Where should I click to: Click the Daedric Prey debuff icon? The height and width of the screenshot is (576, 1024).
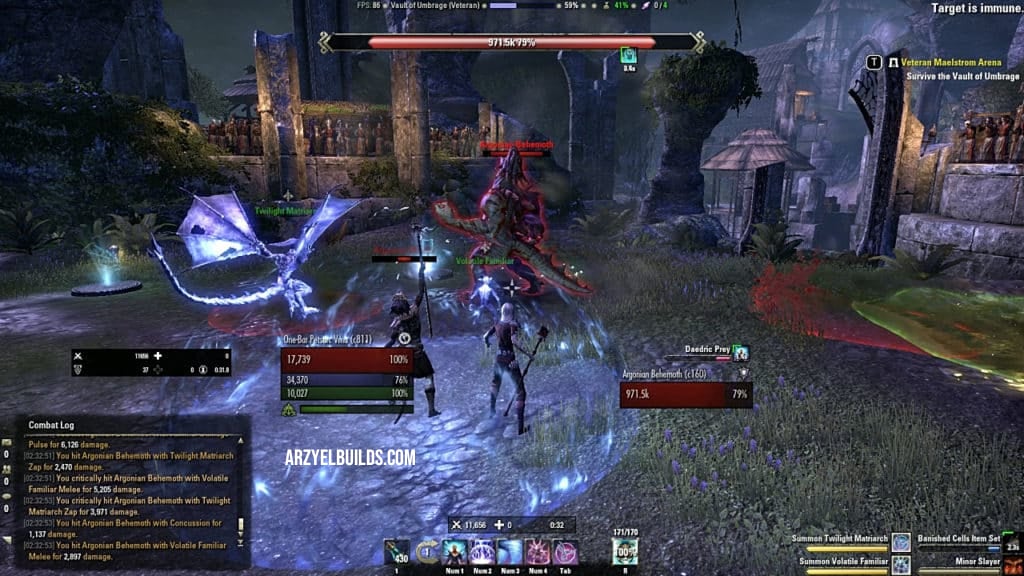741,352
